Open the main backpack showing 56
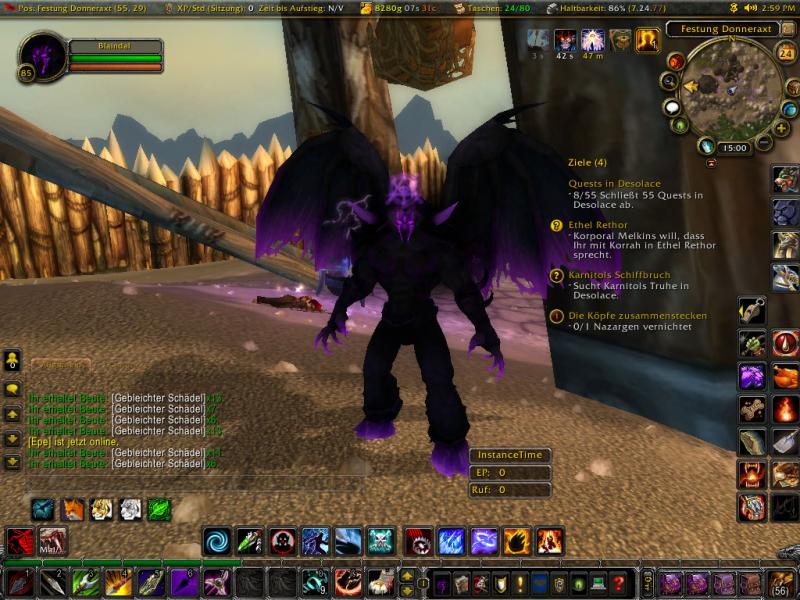The width and height of the screenshot is (800, 600). tap(780, 582)
